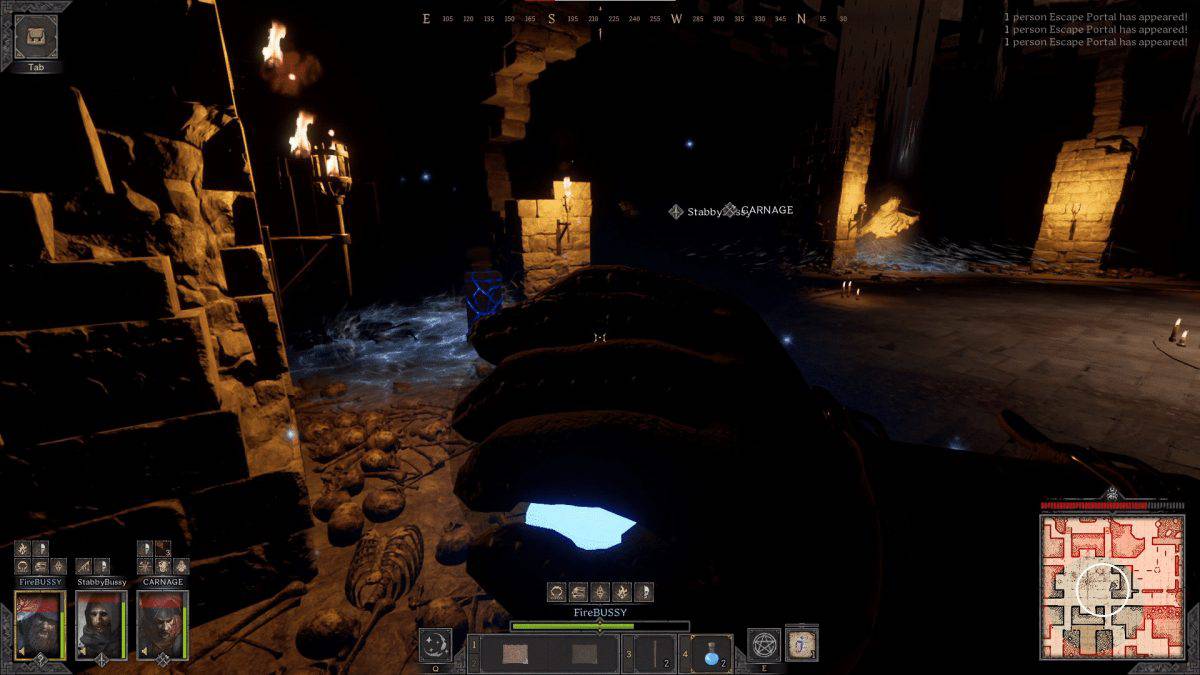The height and width of the screenshot is (675, 1200).
Task: Open the inventory bag icon labeled Tab
Action: [36, 38]
